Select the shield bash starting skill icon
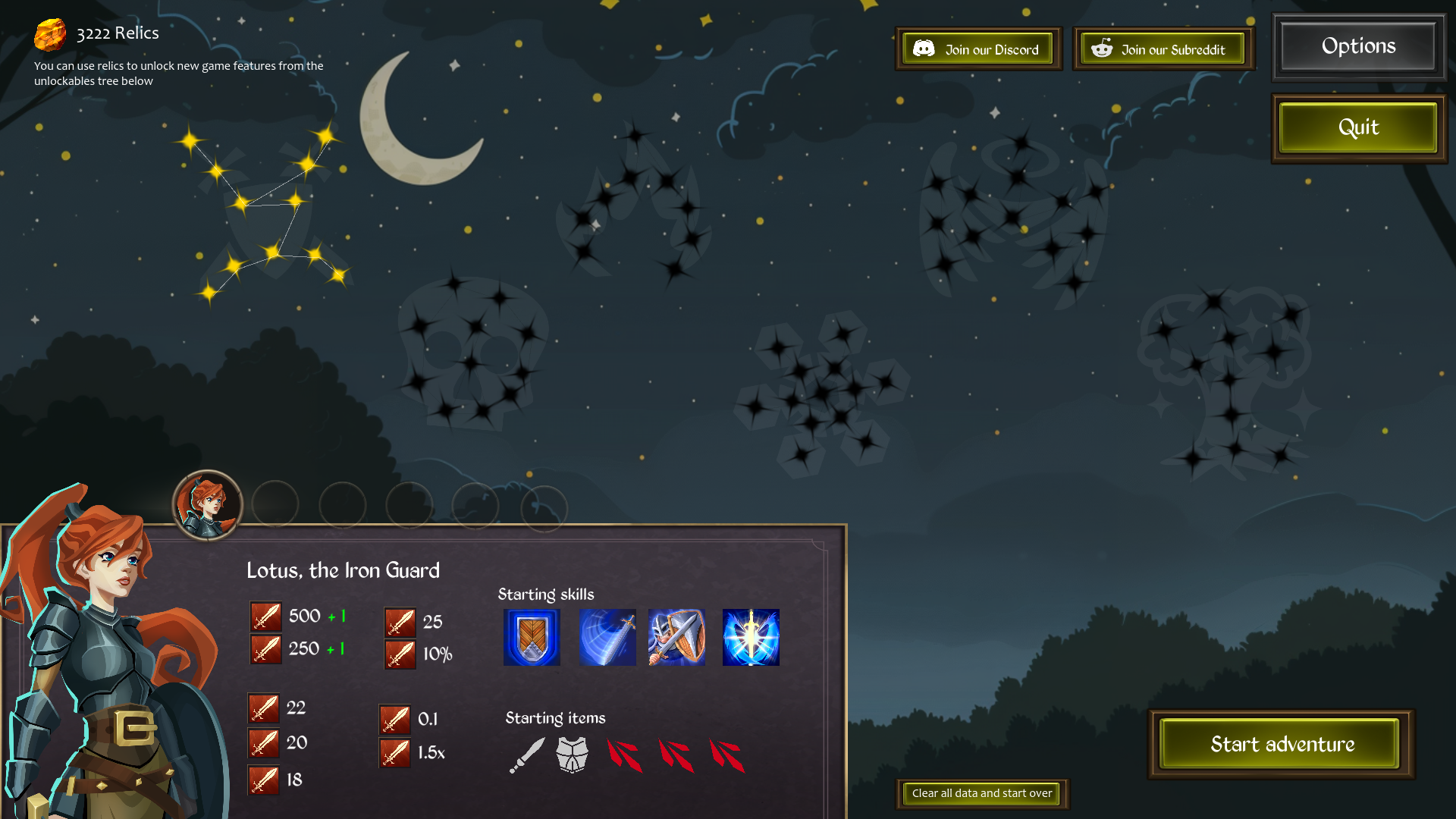This screenshot has height=819, width=1456. click(676, 637)
